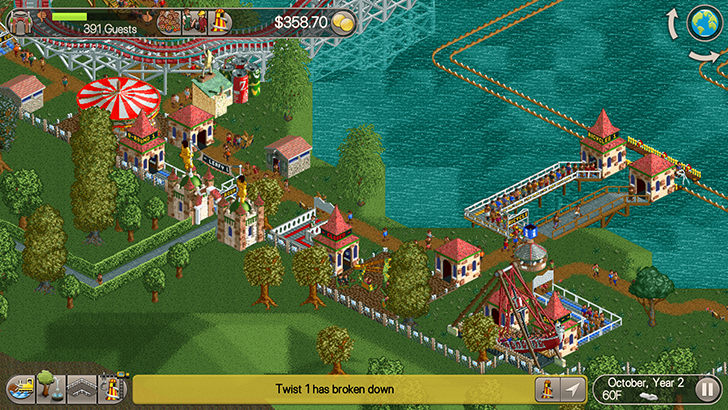Screen dimensions: 728x410
Task: Open the new ride construction tool
Action: 114,389
